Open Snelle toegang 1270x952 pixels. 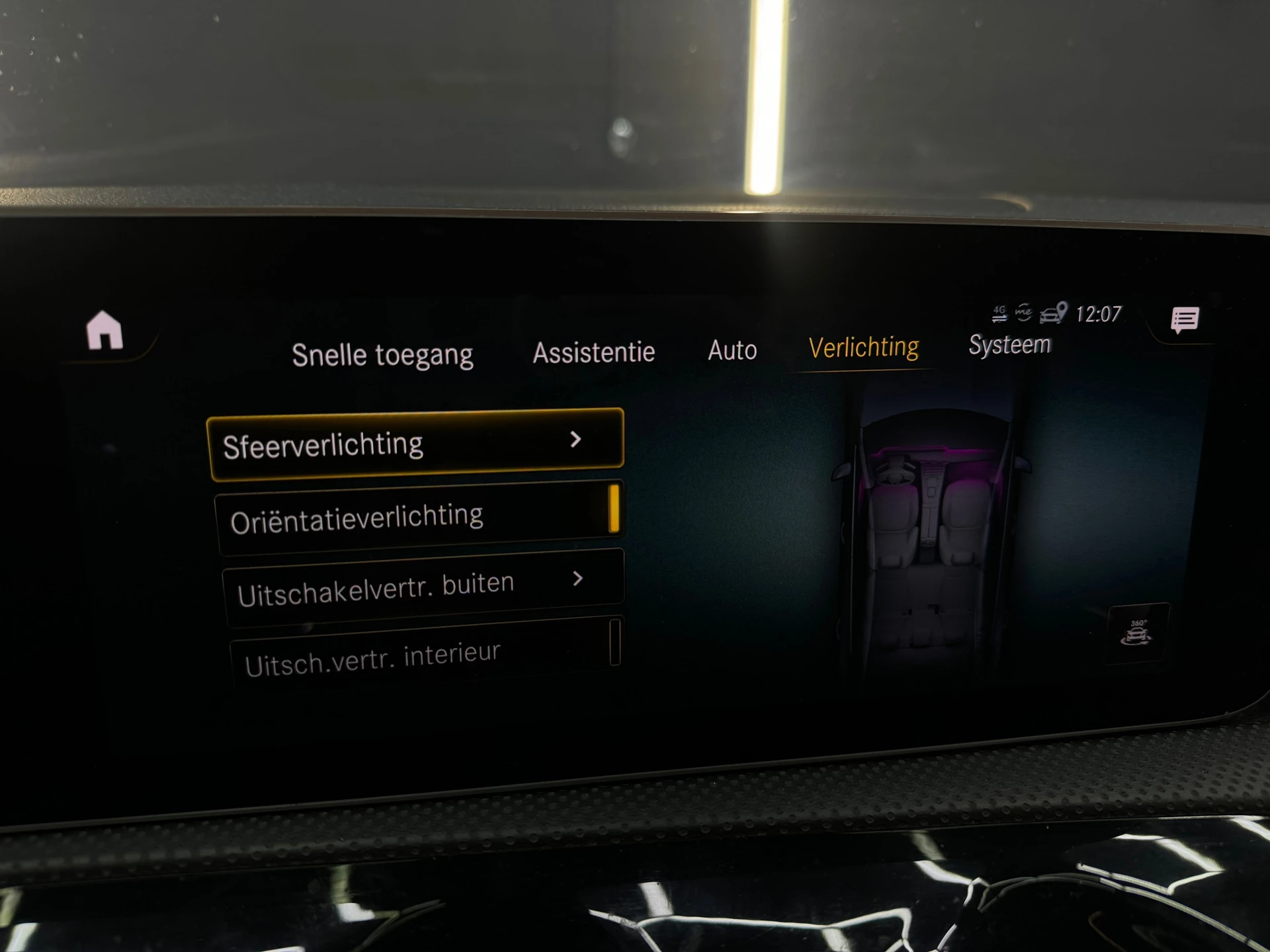coord(384,354)
